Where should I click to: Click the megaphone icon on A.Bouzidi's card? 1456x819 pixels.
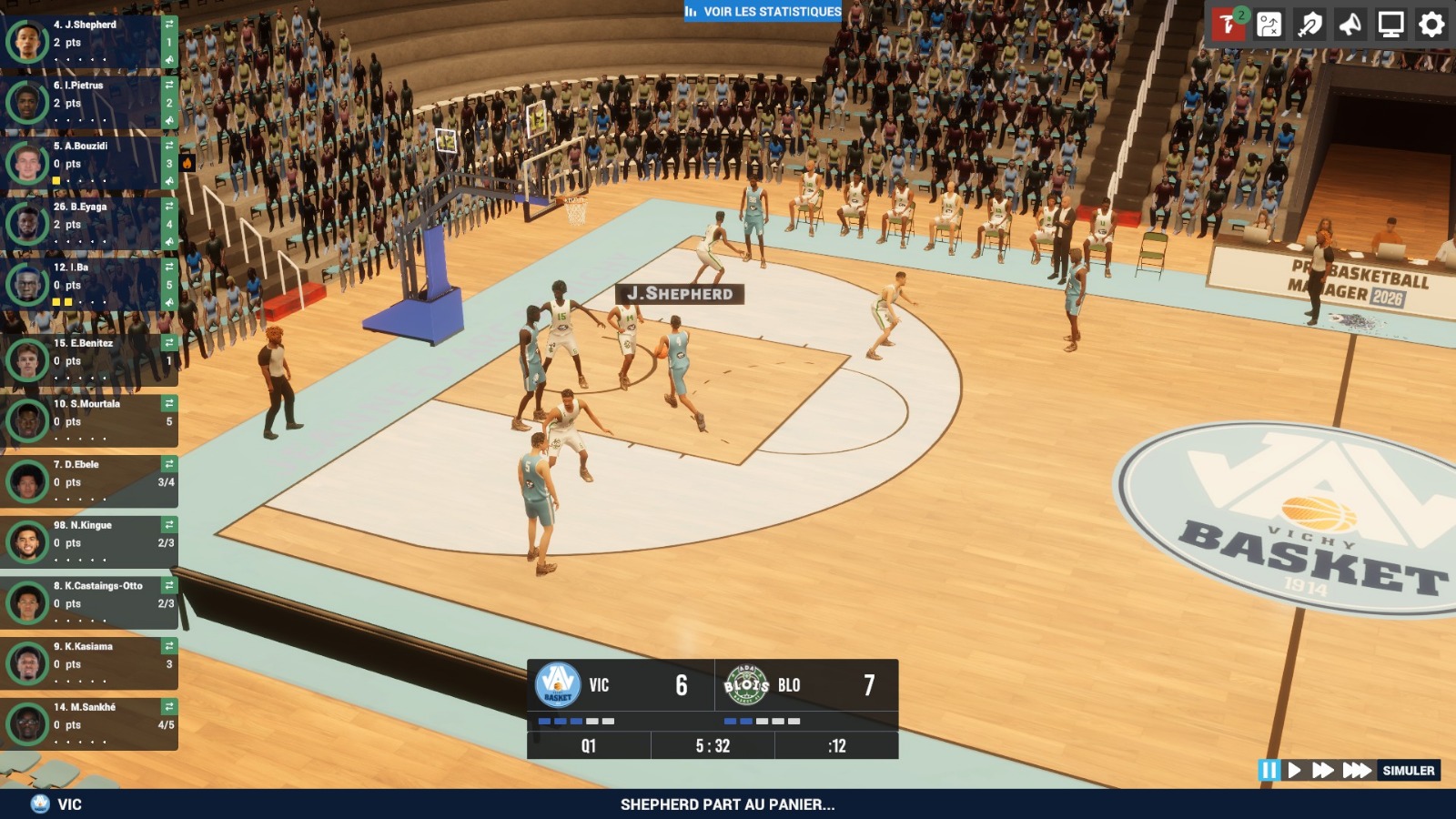coord(169,181)
